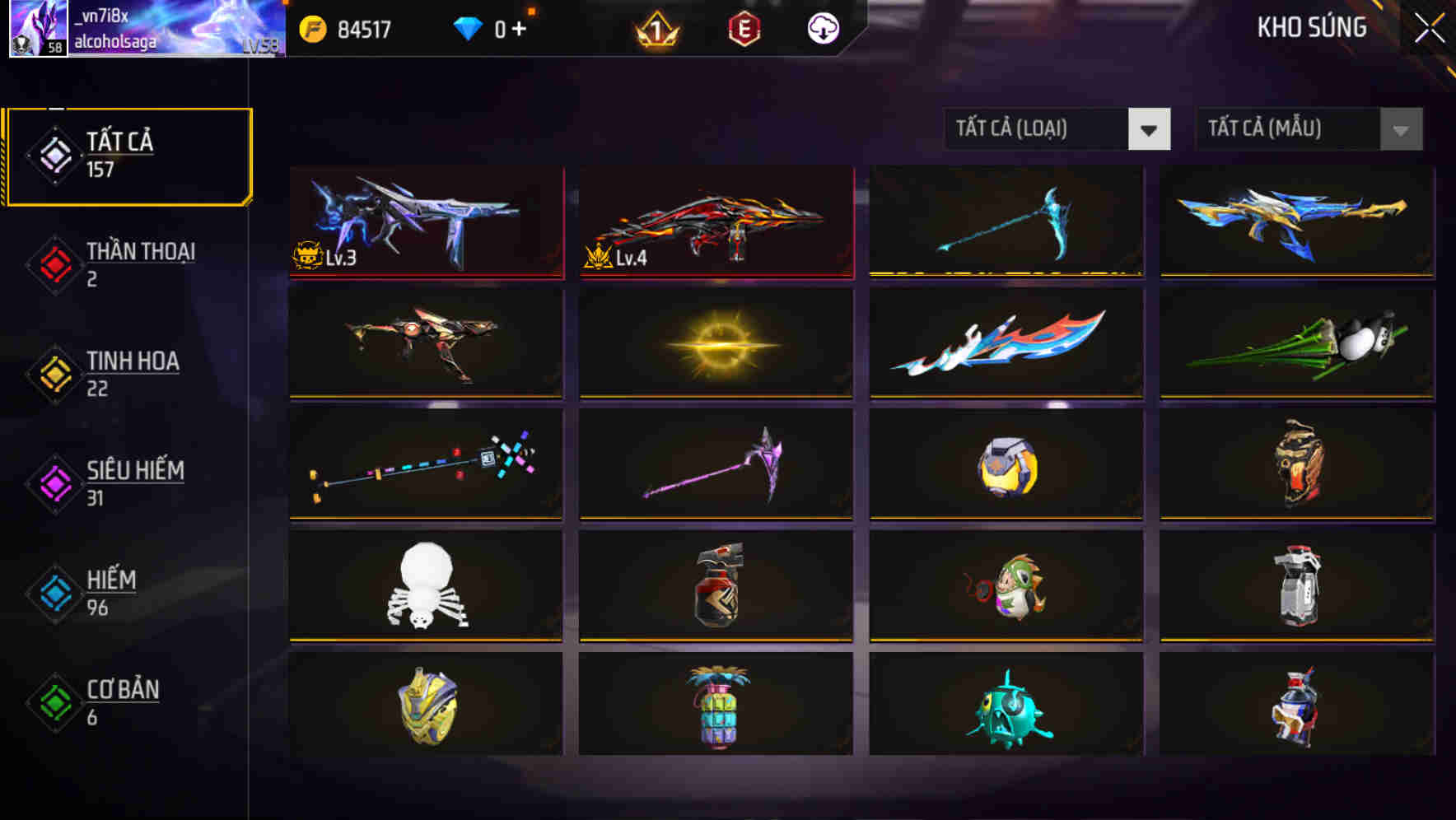Click the blue diamond top-up icon

coord(468,26)
